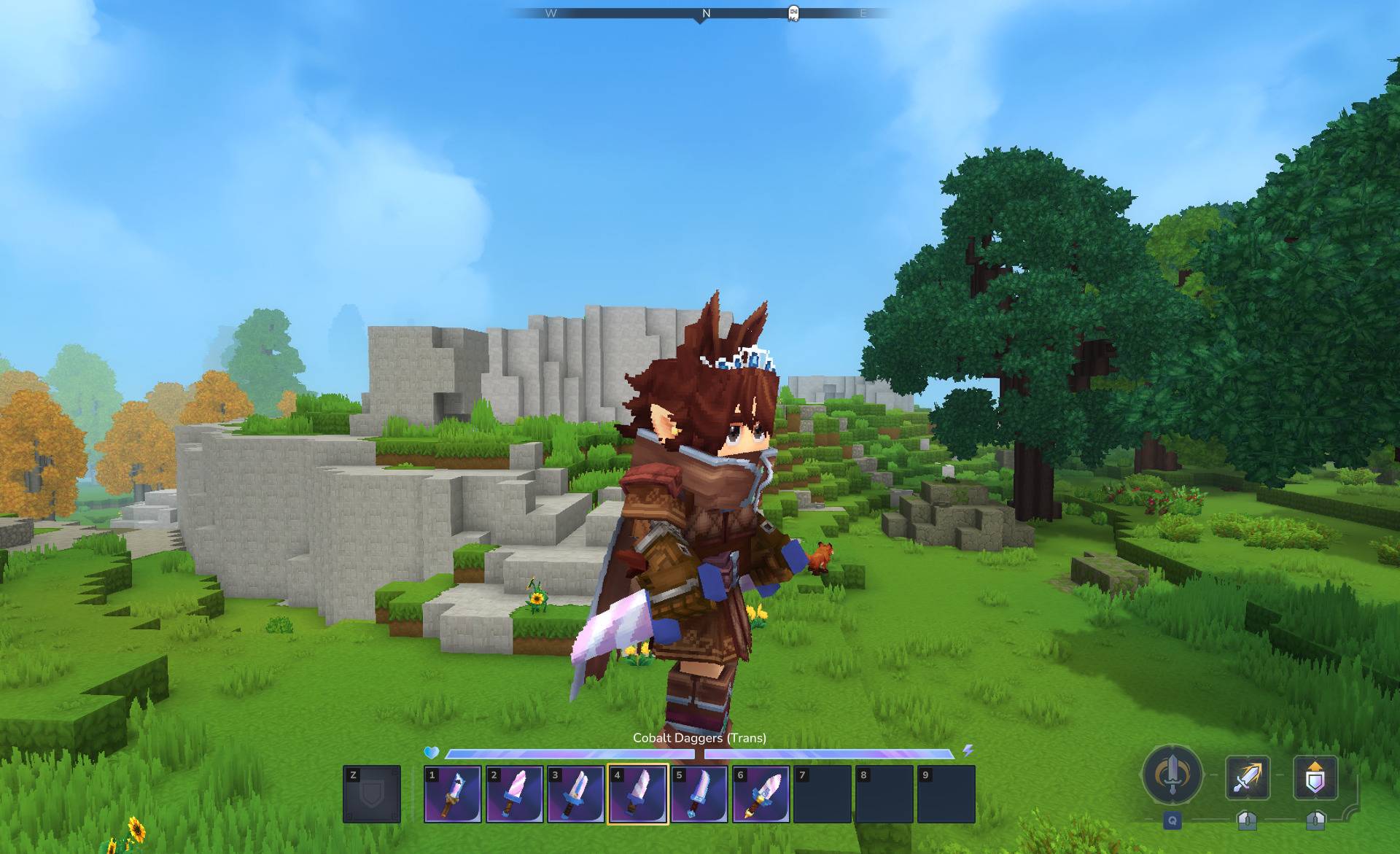Pick the gold-hilted dagger in slot 6
Screen dimensions: 1400x854
click(761, 794)
